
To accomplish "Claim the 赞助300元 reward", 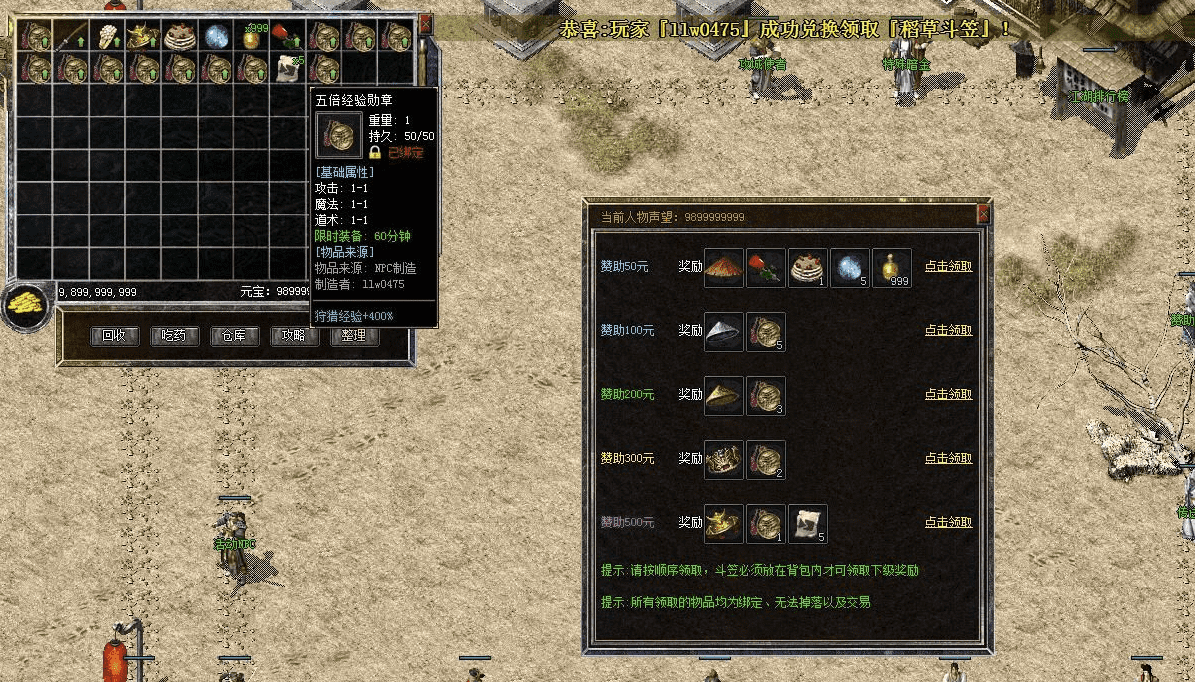I will click(948, 459).
